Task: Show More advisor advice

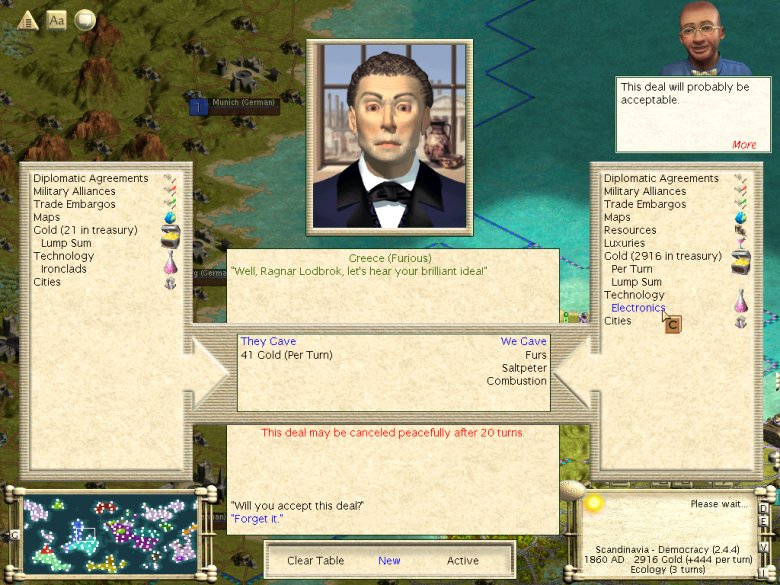Action: [x=744, y=145]
